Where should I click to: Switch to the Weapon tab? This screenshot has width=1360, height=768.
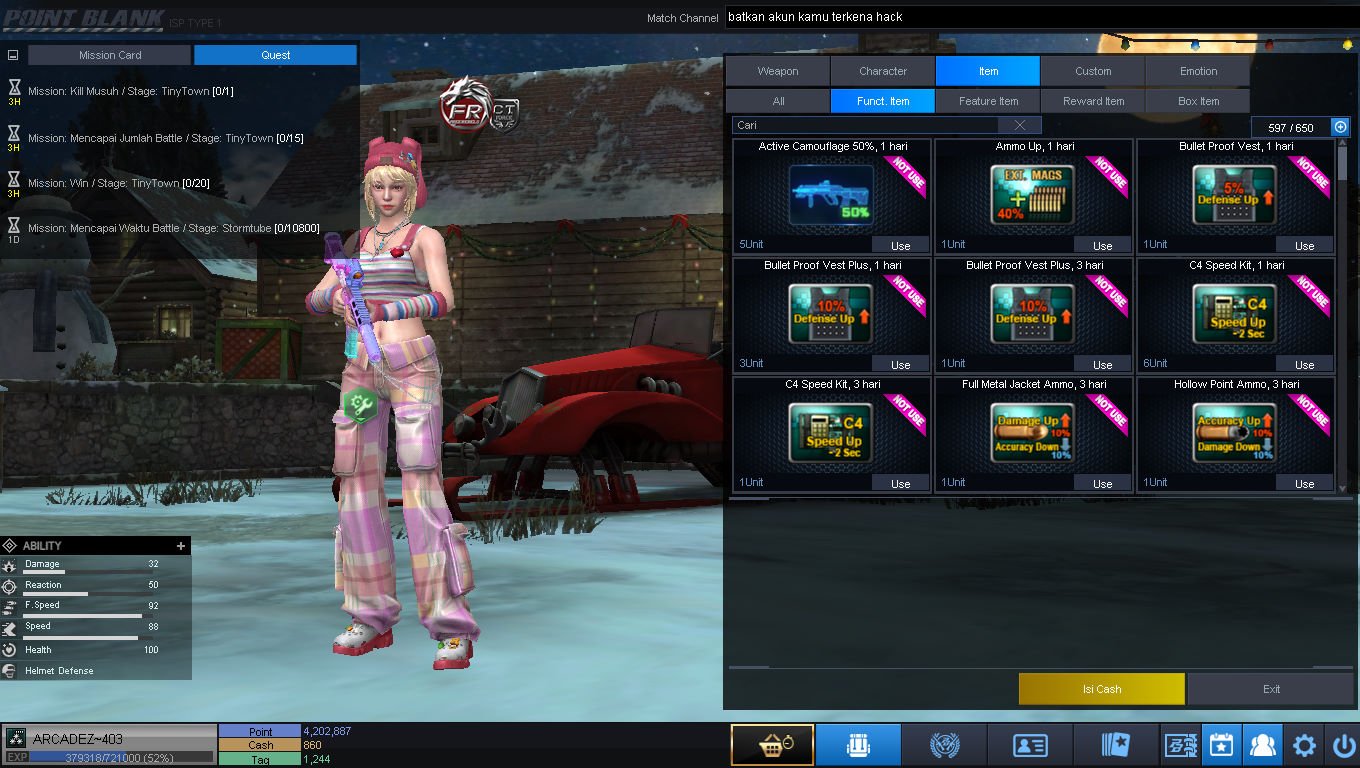777,71
